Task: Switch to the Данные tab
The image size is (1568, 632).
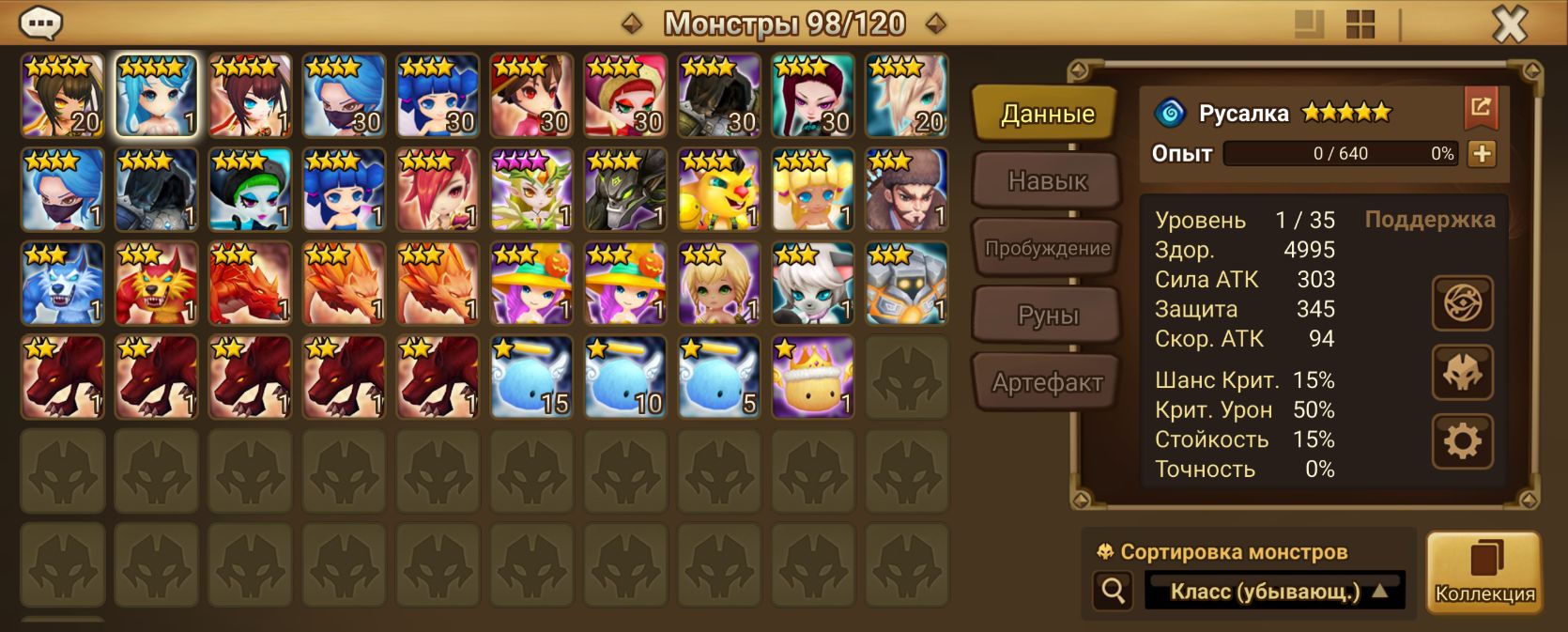Action: (x=1047, y=114)
